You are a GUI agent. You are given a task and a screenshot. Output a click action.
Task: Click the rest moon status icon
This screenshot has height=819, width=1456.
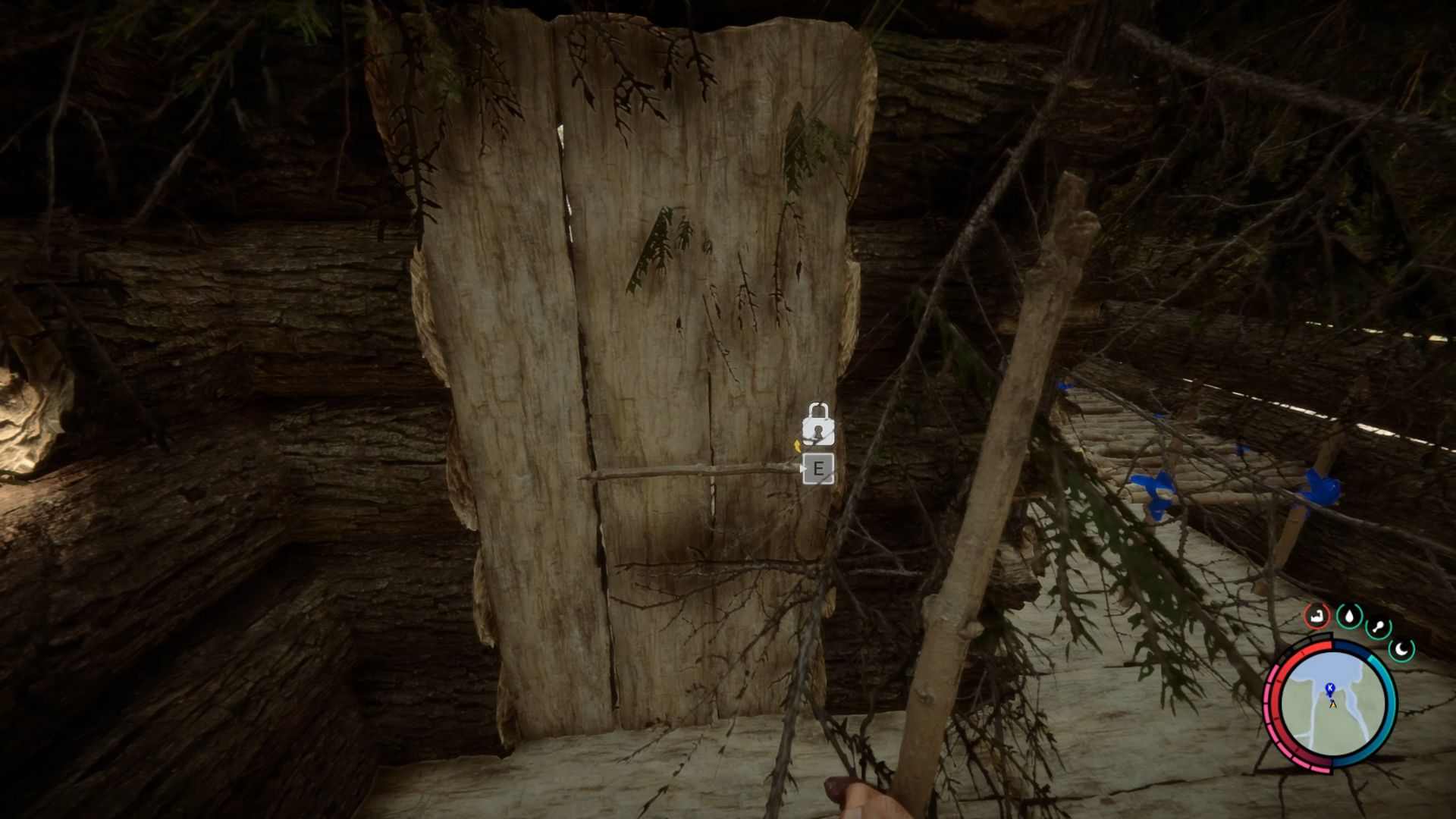click(x=1401, y=649)
